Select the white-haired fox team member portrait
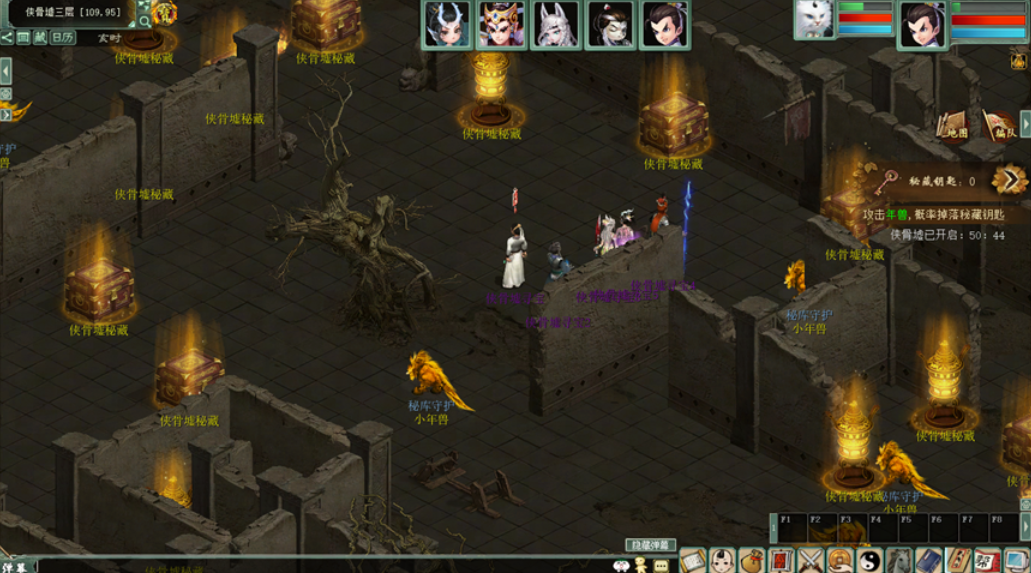The width and height of the screenshot is (1031, 573). pos(556,25)
